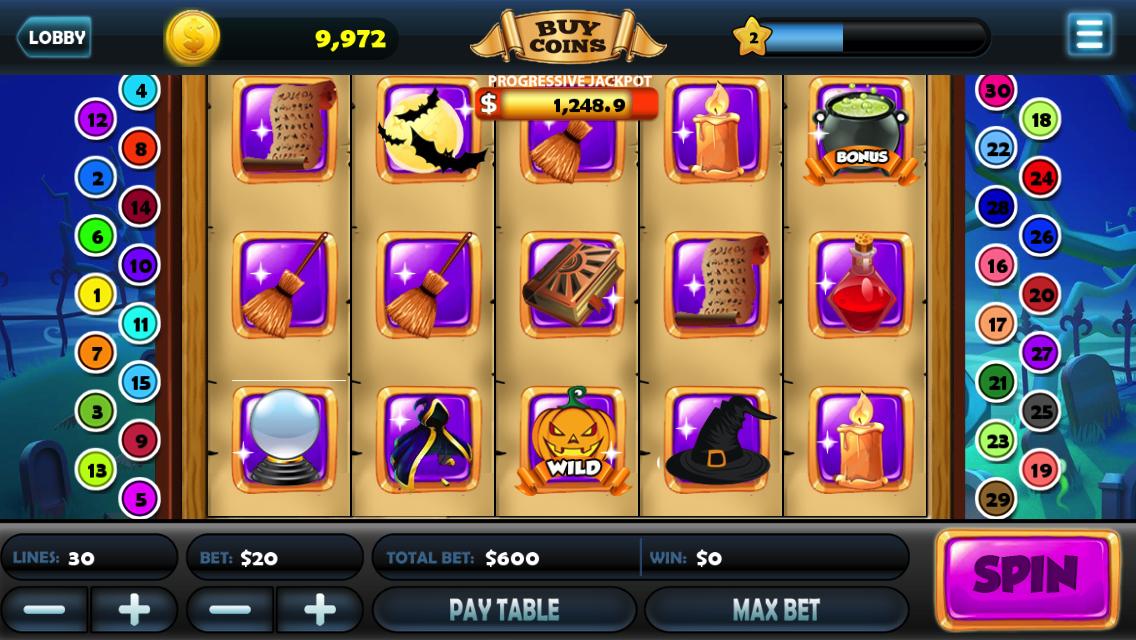This screenshot has width=1136, height=640.
Task: Open the hamburger menu
Action: [x=1089, y=35]
